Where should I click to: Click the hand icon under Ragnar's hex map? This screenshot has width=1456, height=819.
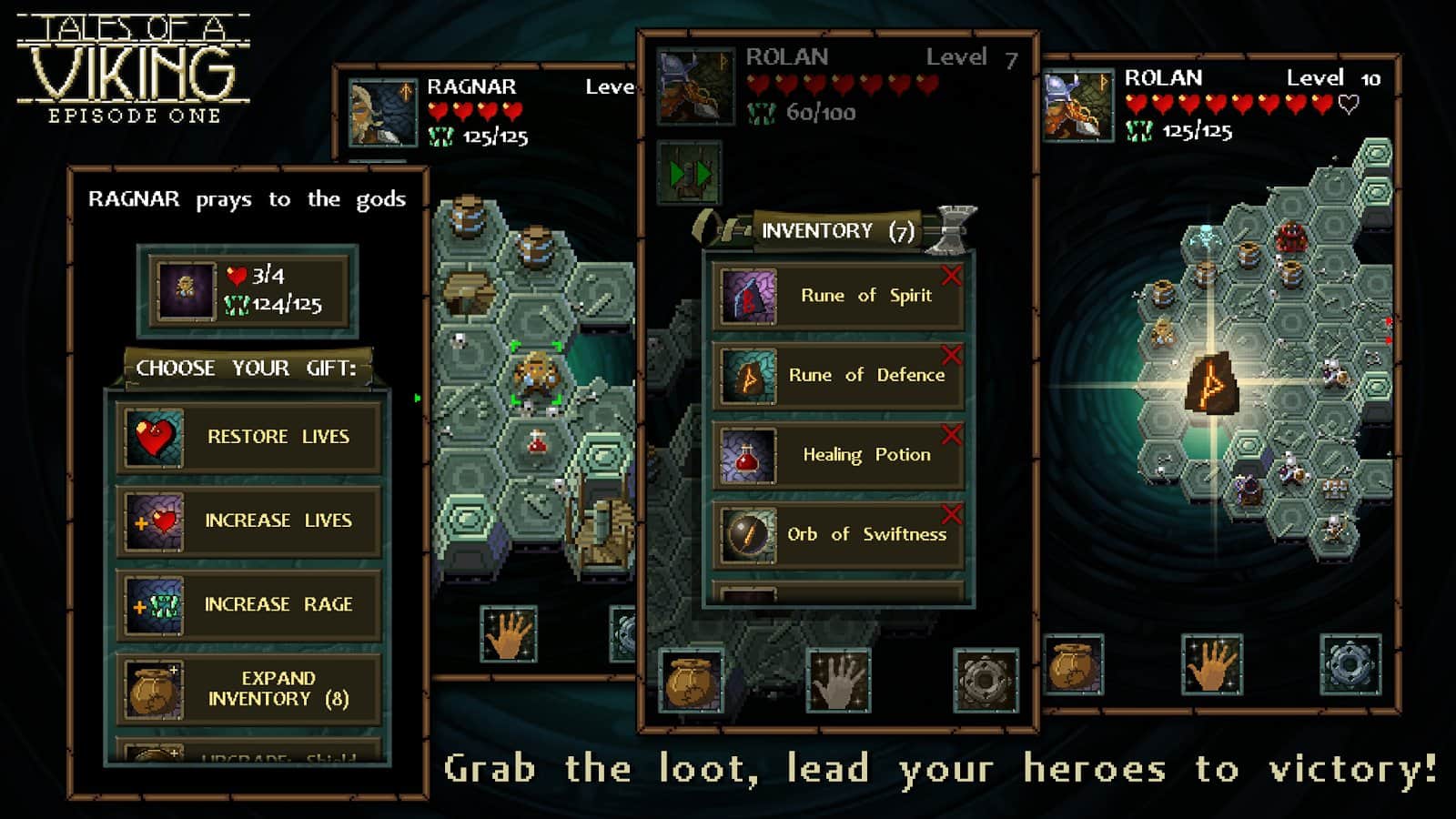(x=509, y=634)
